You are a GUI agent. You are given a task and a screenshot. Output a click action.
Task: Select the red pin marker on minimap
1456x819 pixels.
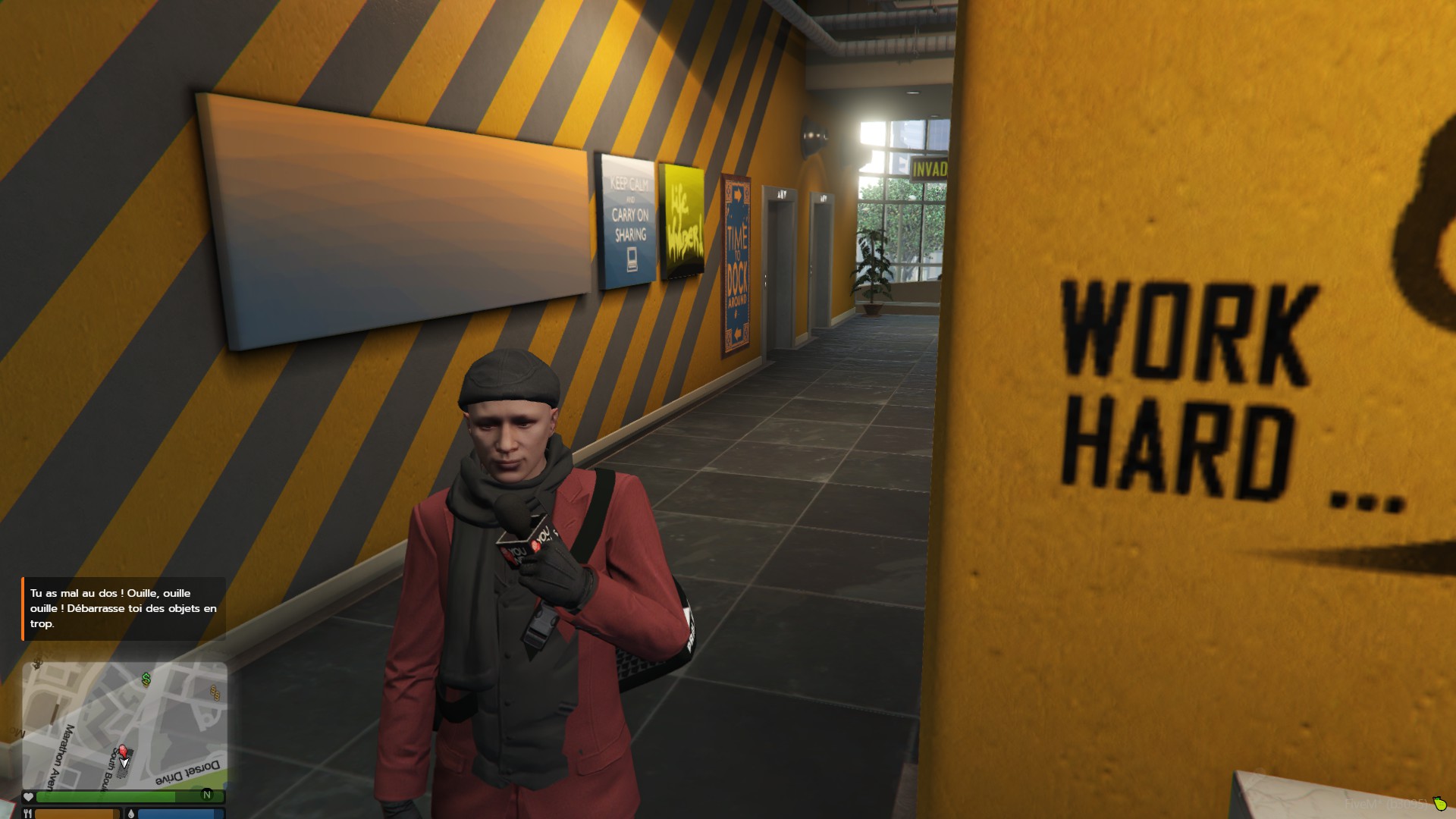click(x=123, y=751)
